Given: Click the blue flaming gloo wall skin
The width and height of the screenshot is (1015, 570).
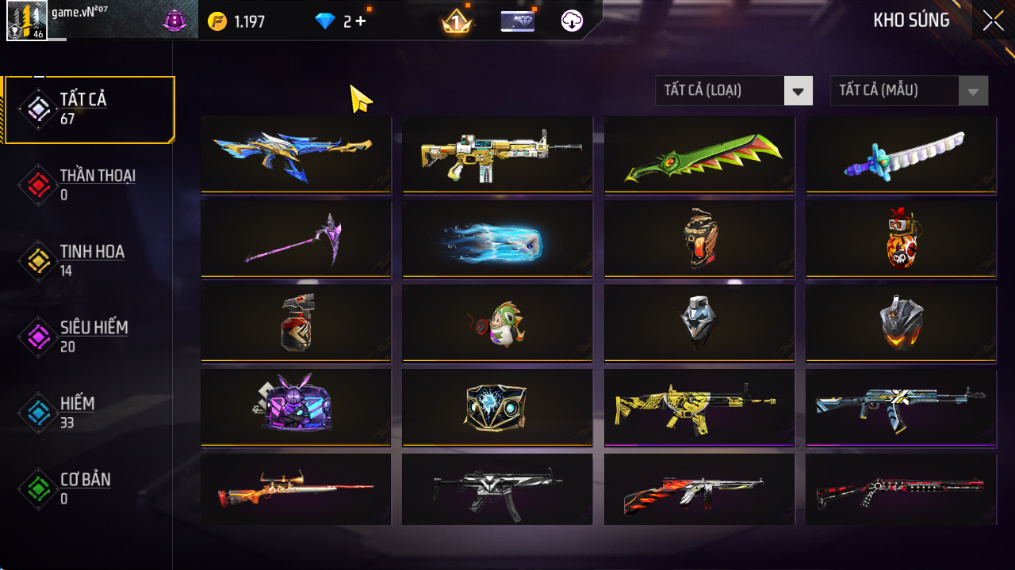Looking at the screenshot, I should pyautogui.click(x=497, y=238).
